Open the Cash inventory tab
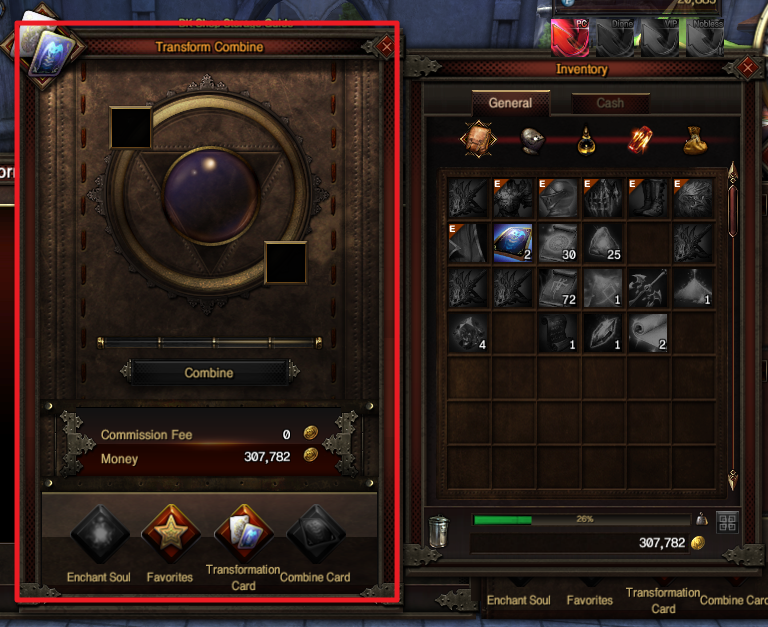Viewport: 768px width, 627px height. tap(609, 103)
